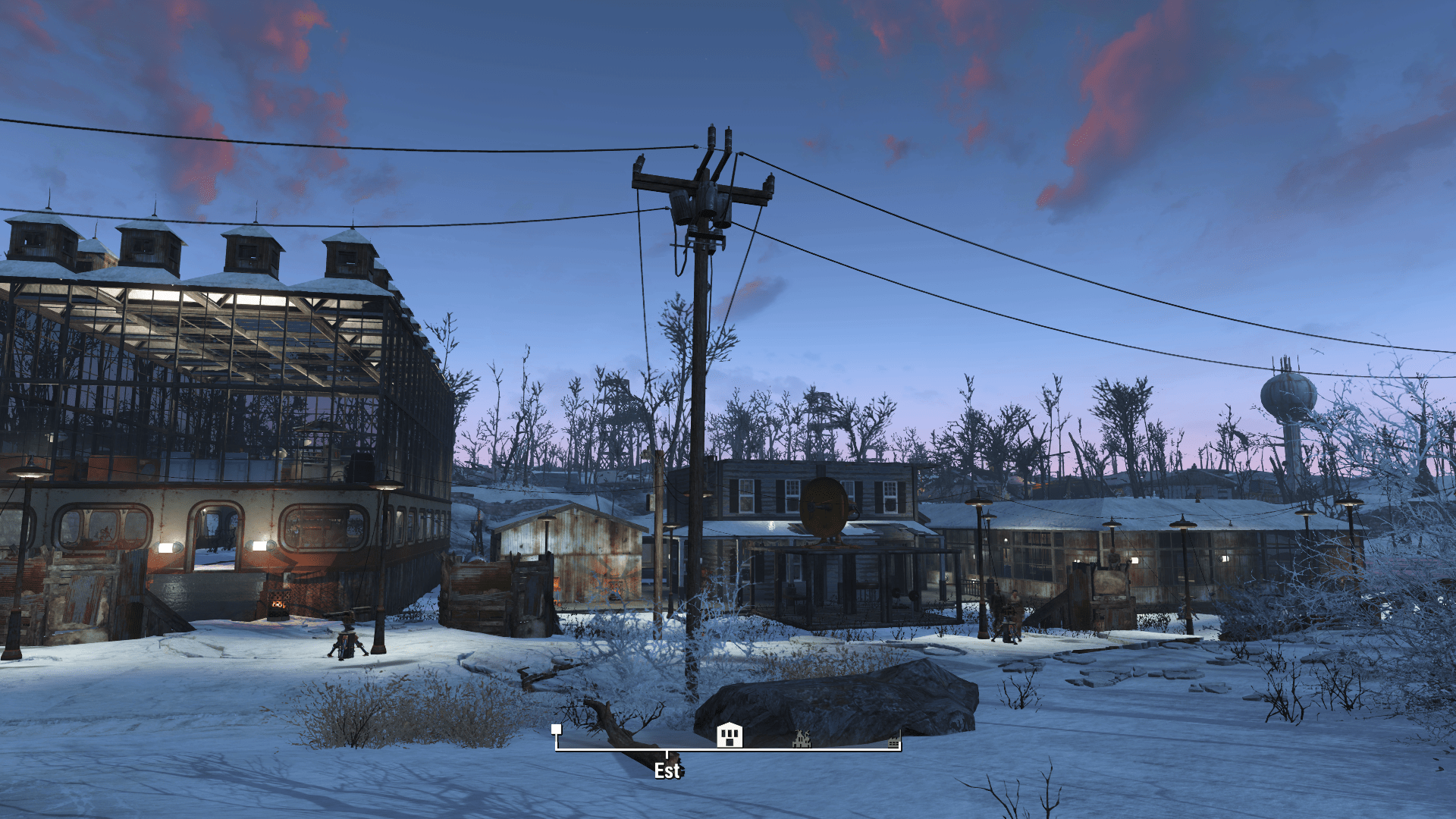
Task: Select the white square compass marker
Action: click(x=557, y=729)
